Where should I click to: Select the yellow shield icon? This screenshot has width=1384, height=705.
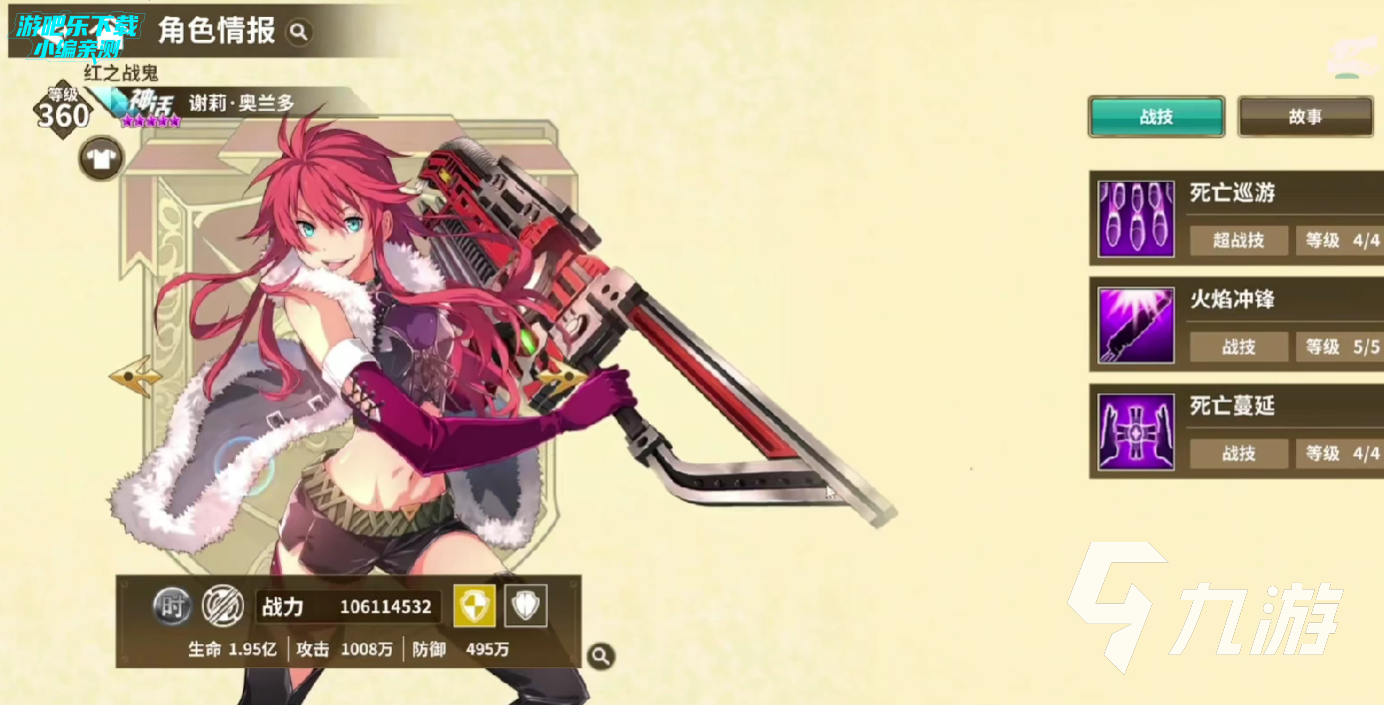pyautogui.click(x=474, y=606)
